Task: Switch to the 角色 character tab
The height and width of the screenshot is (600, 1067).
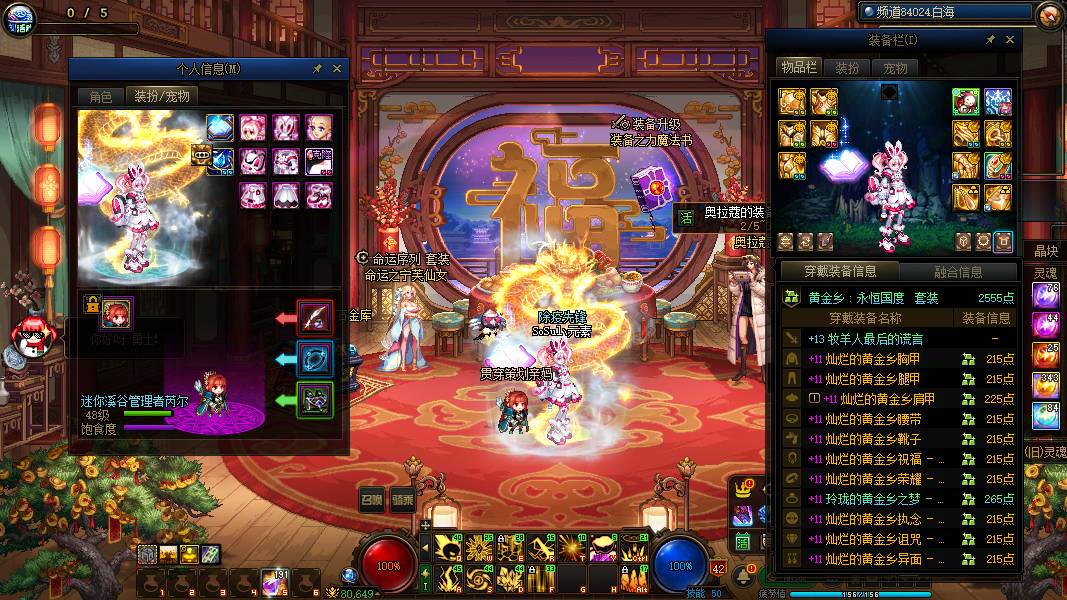Action: pos(100,96)
